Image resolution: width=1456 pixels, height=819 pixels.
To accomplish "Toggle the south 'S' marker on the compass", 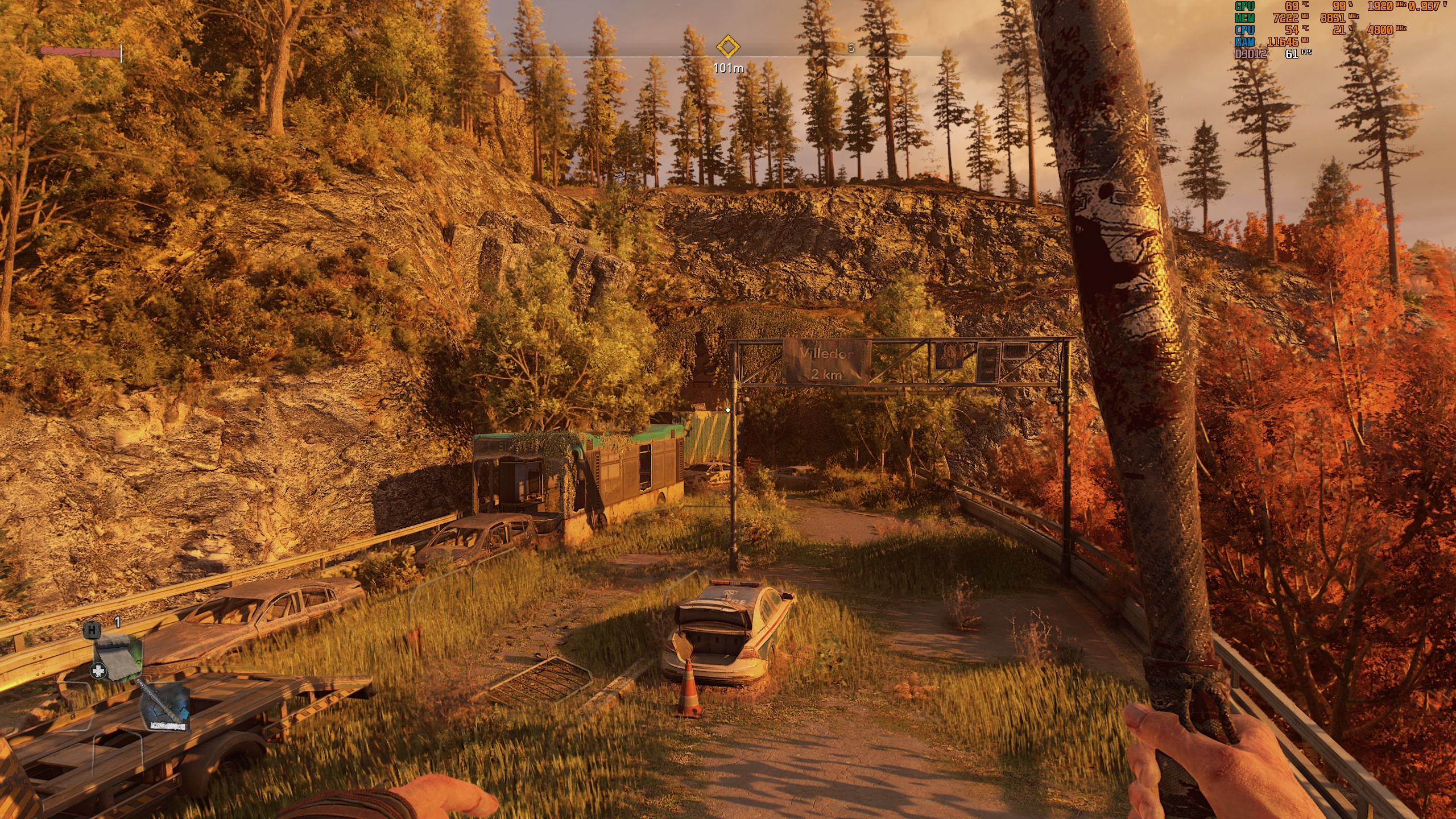I will pyautogui.click(x=850, y=49).
